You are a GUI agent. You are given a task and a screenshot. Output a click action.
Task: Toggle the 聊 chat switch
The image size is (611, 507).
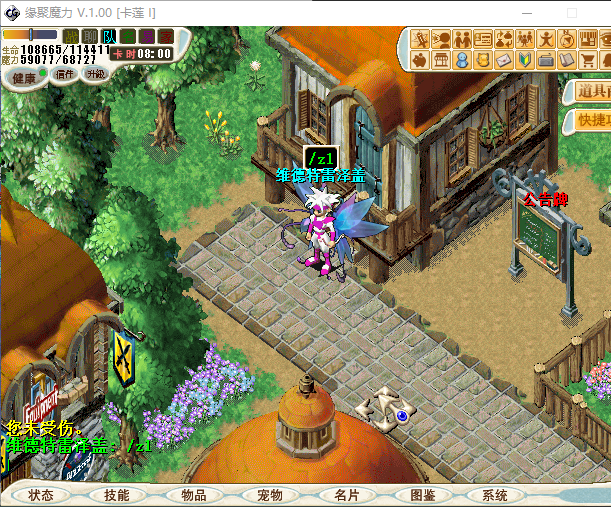(x=89, y=37)
